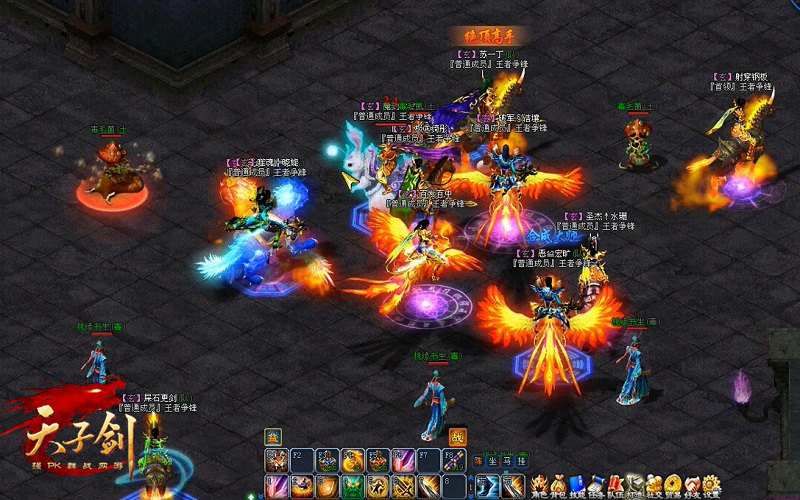This screenshot has width=800, height=500.
Task: Toggle the orange 战 battle mode button
Action: [x=456, y=436]
